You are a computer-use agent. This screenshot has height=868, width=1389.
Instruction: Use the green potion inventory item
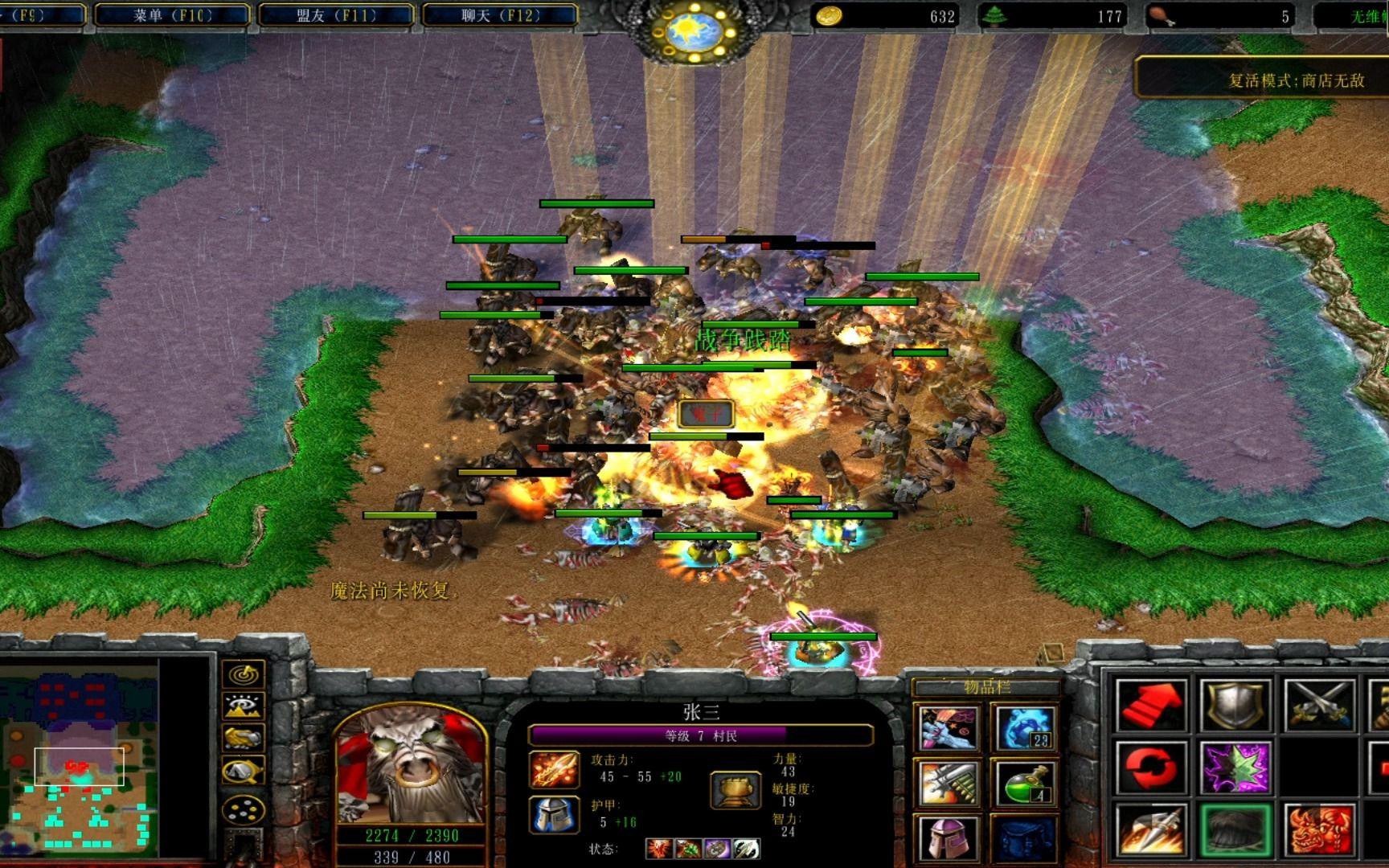click(x=1025, y=782)
